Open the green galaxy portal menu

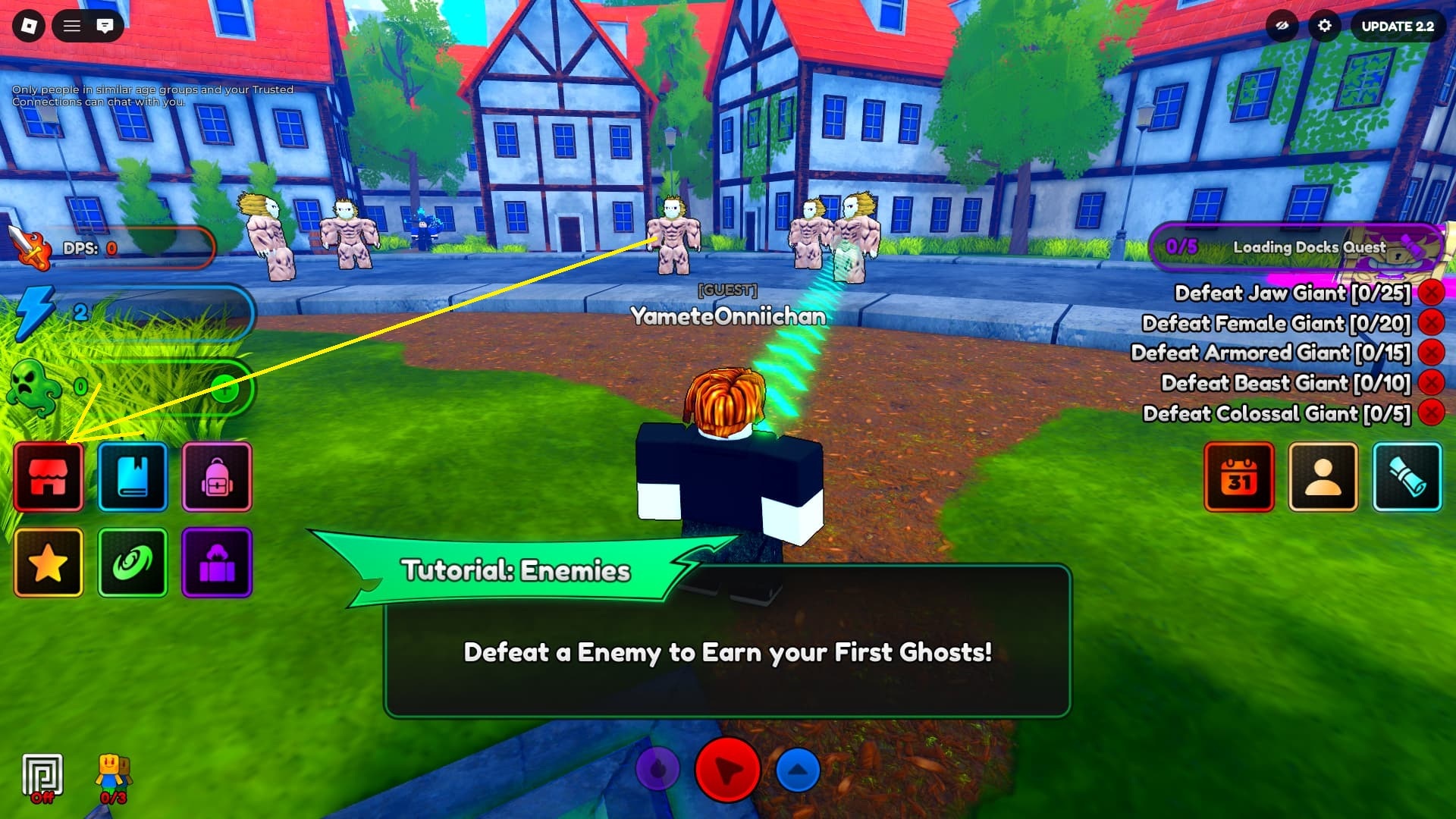pyautogui.click(x=133, y=563)
